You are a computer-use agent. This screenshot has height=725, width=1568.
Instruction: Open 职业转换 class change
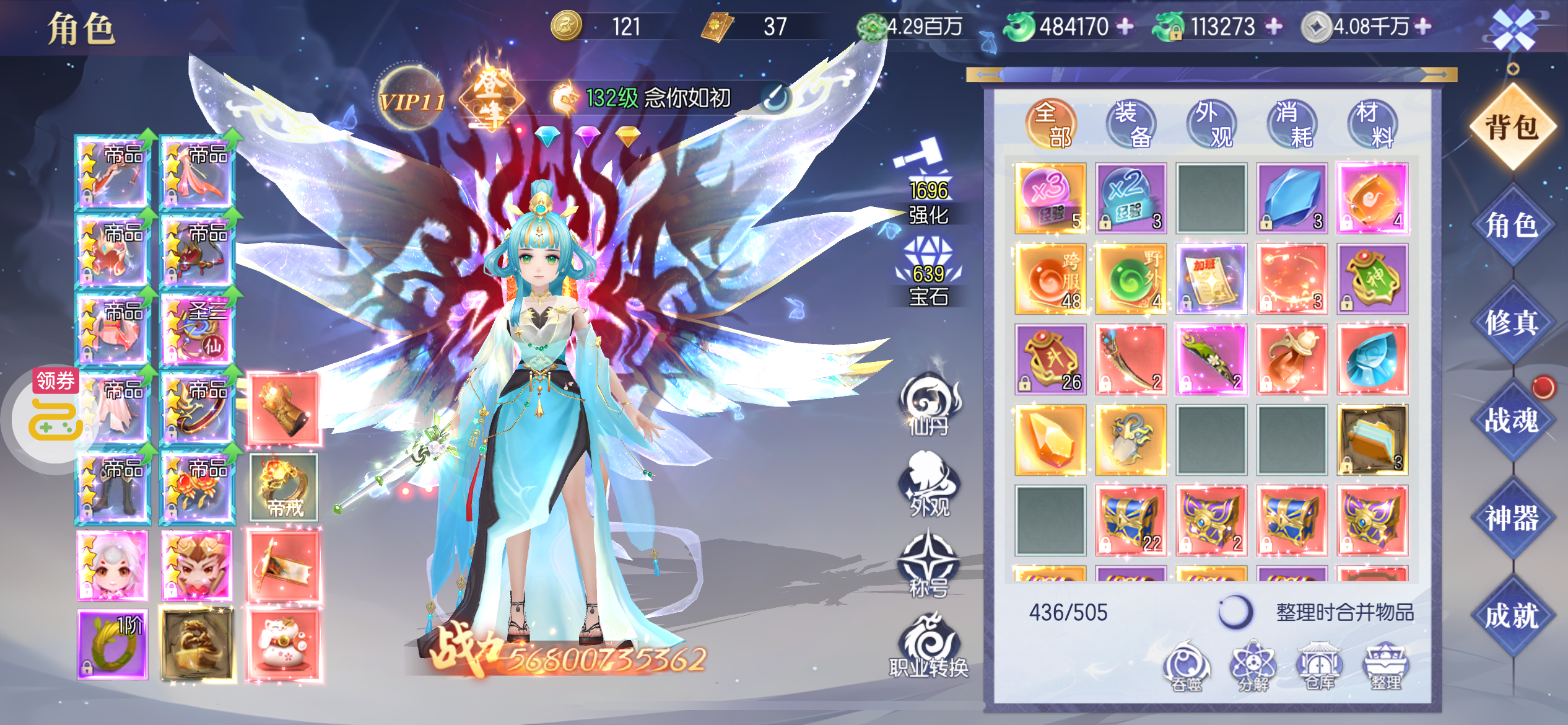[x=928, y=646]
